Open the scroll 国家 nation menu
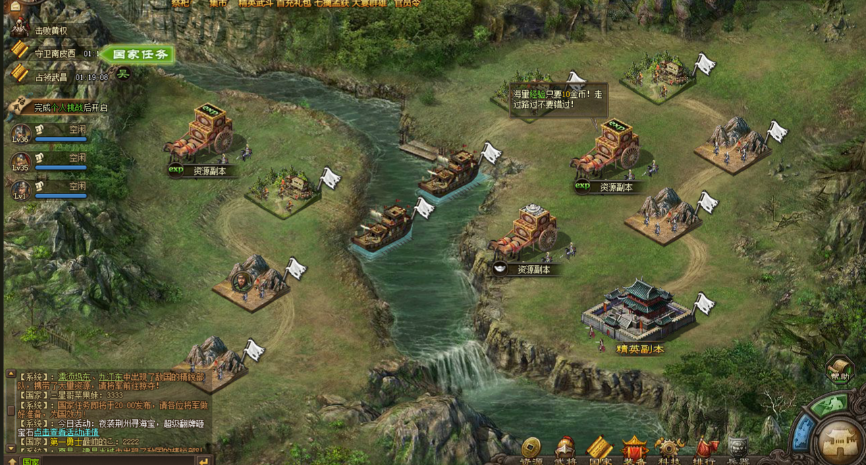 click(599, 447)
